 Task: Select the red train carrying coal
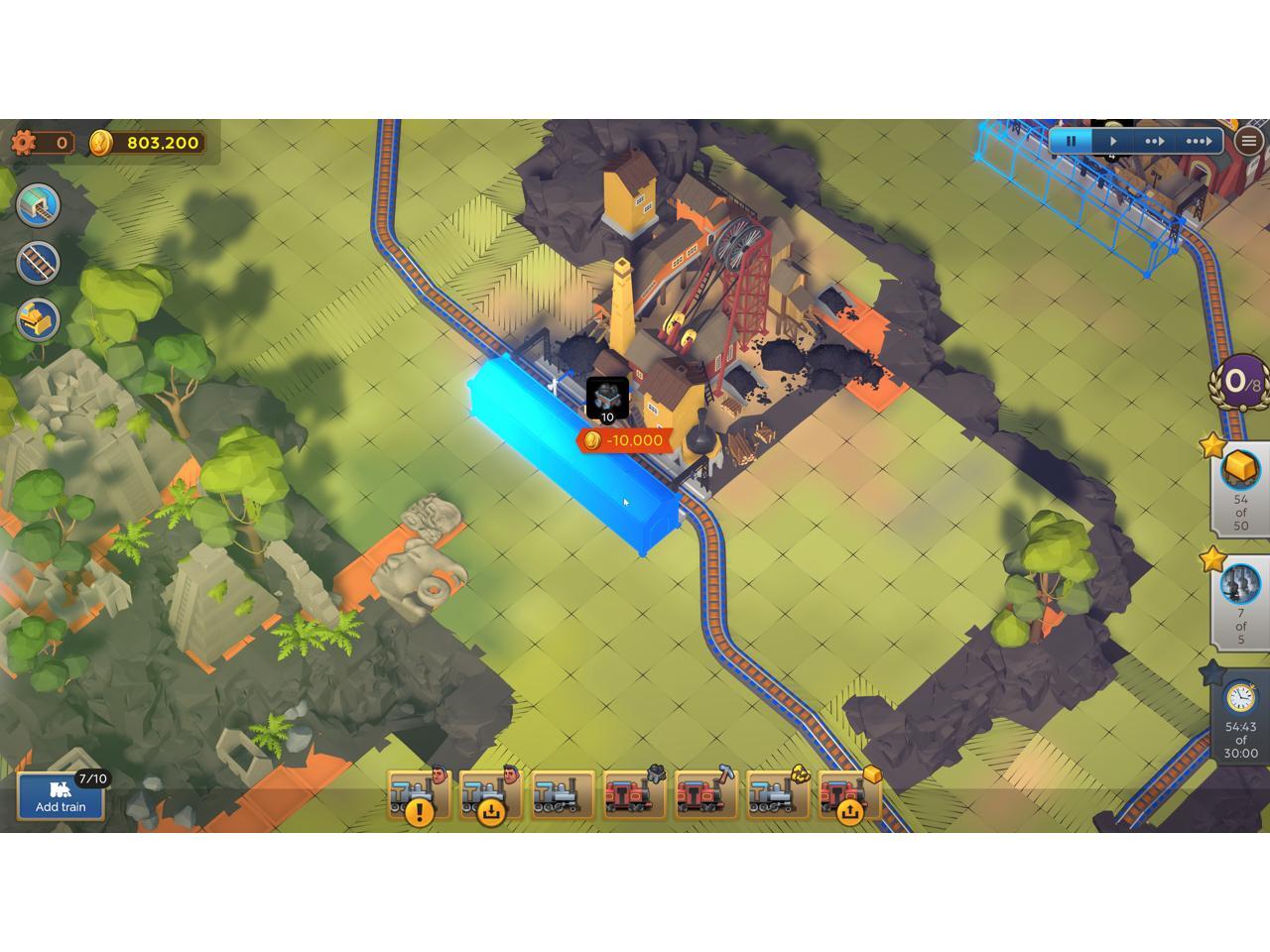(634, 795)
